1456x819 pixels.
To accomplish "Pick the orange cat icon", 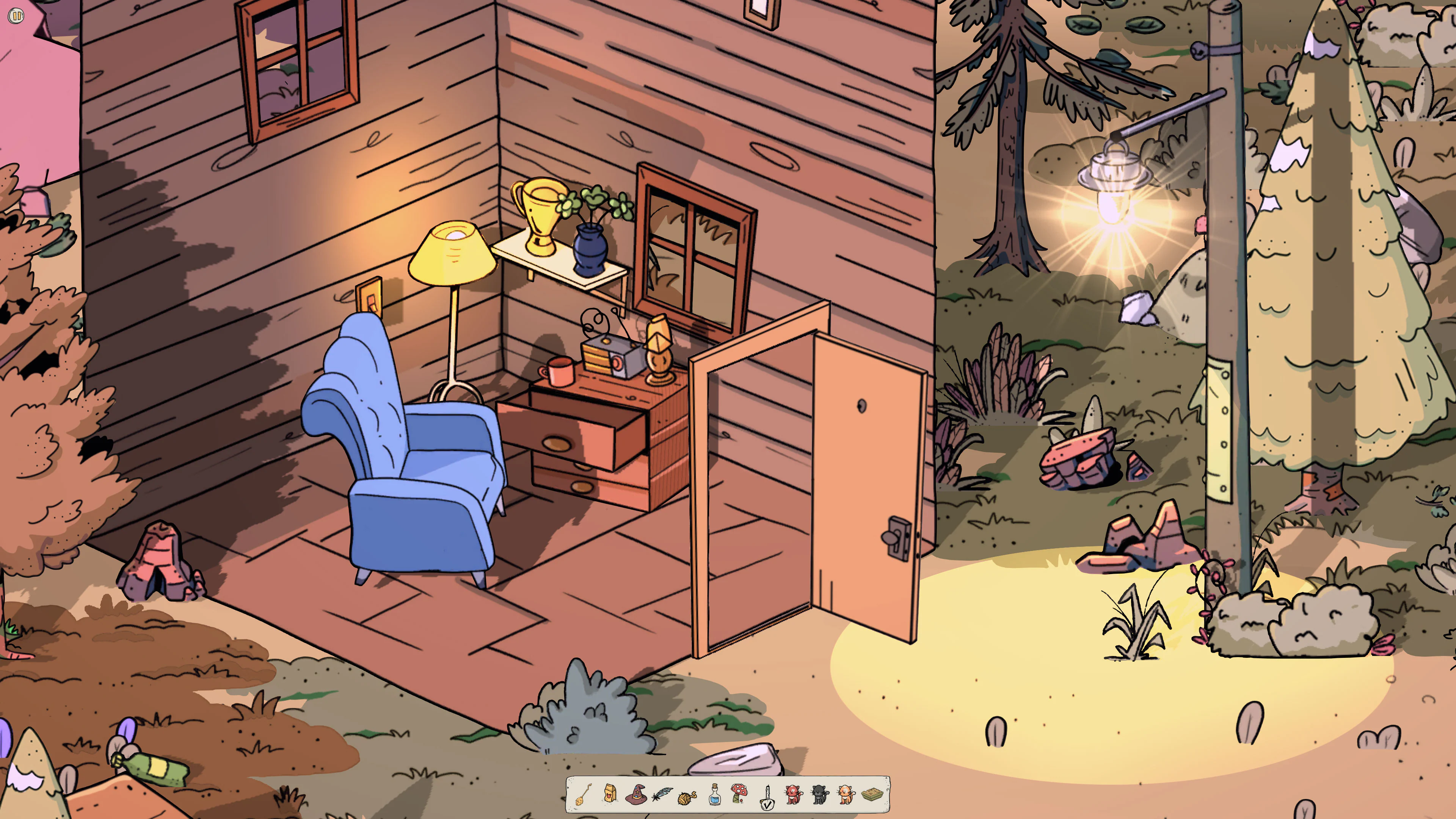I will (x=846, y=795).
